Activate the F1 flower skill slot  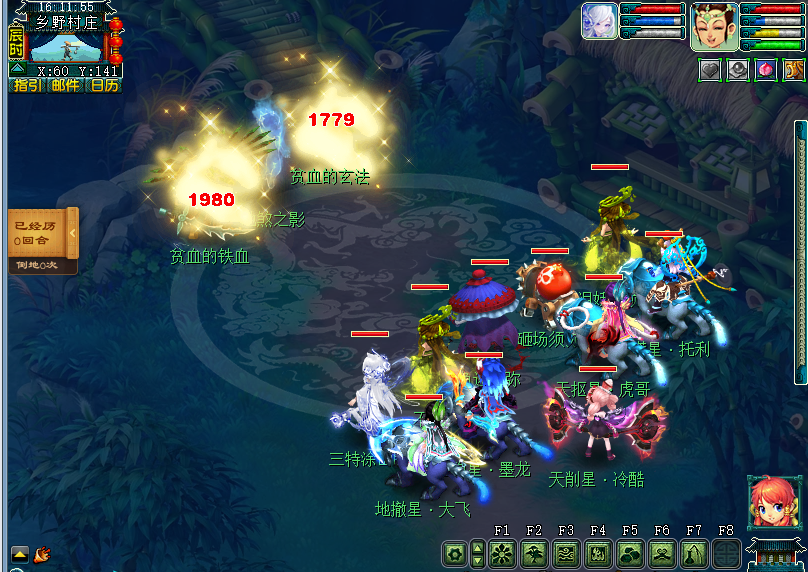[502, 553]
